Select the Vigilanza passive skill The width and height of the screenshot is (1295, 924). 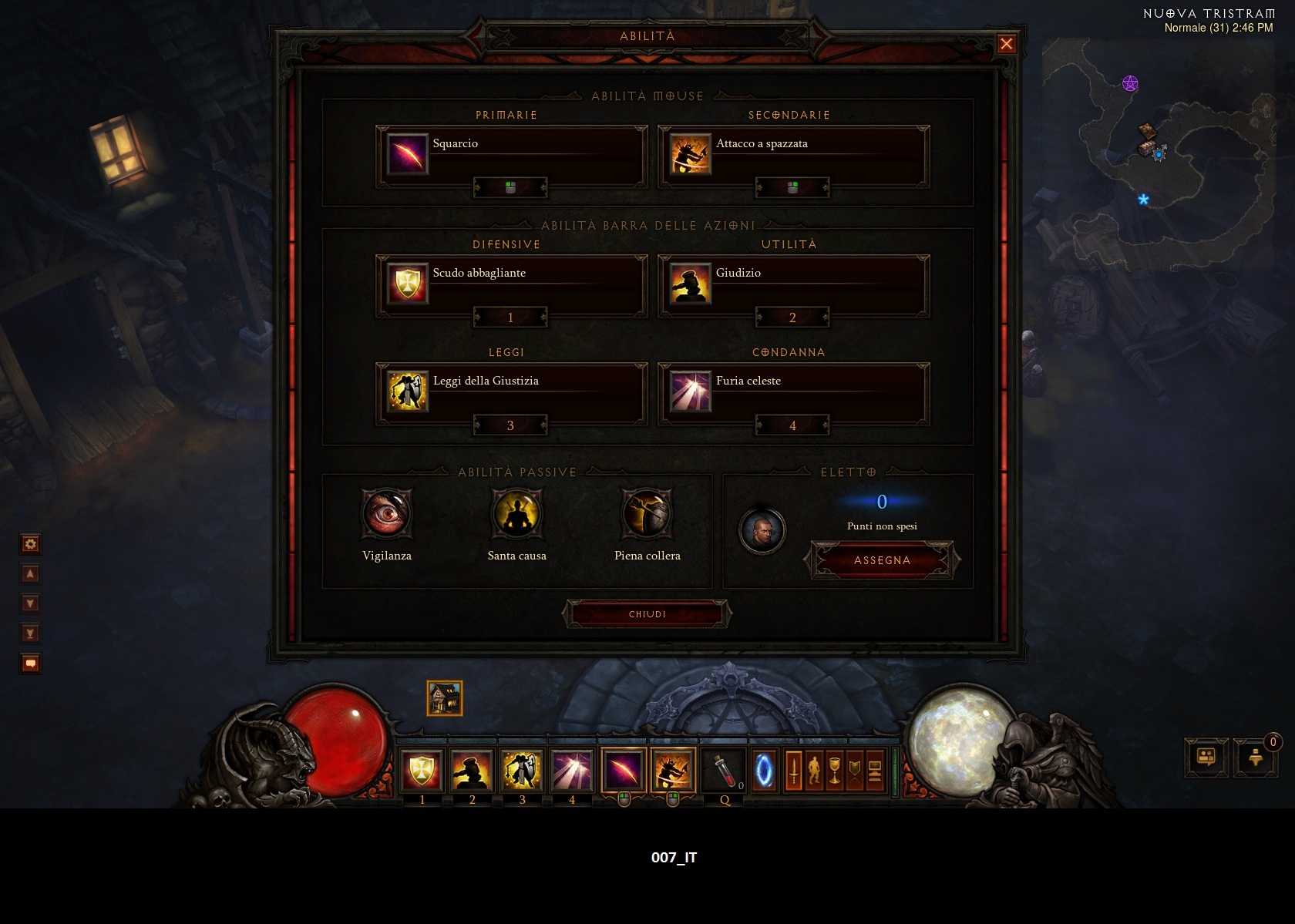pyautogui.click(x=387, y=514)
